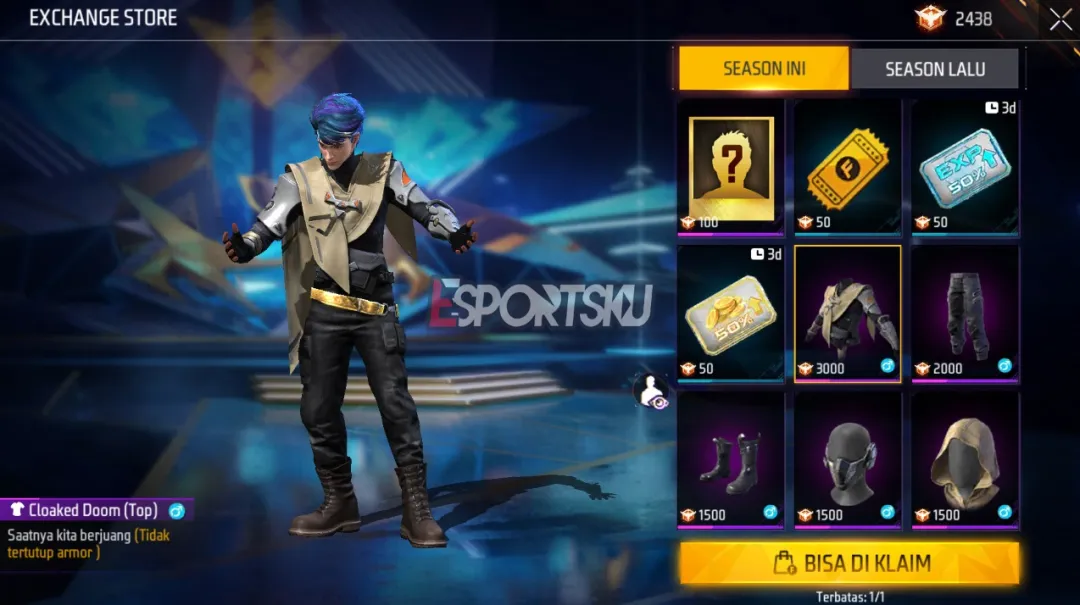Toggle the character preview view icon
1080x605 pixels.
(650, 391)
